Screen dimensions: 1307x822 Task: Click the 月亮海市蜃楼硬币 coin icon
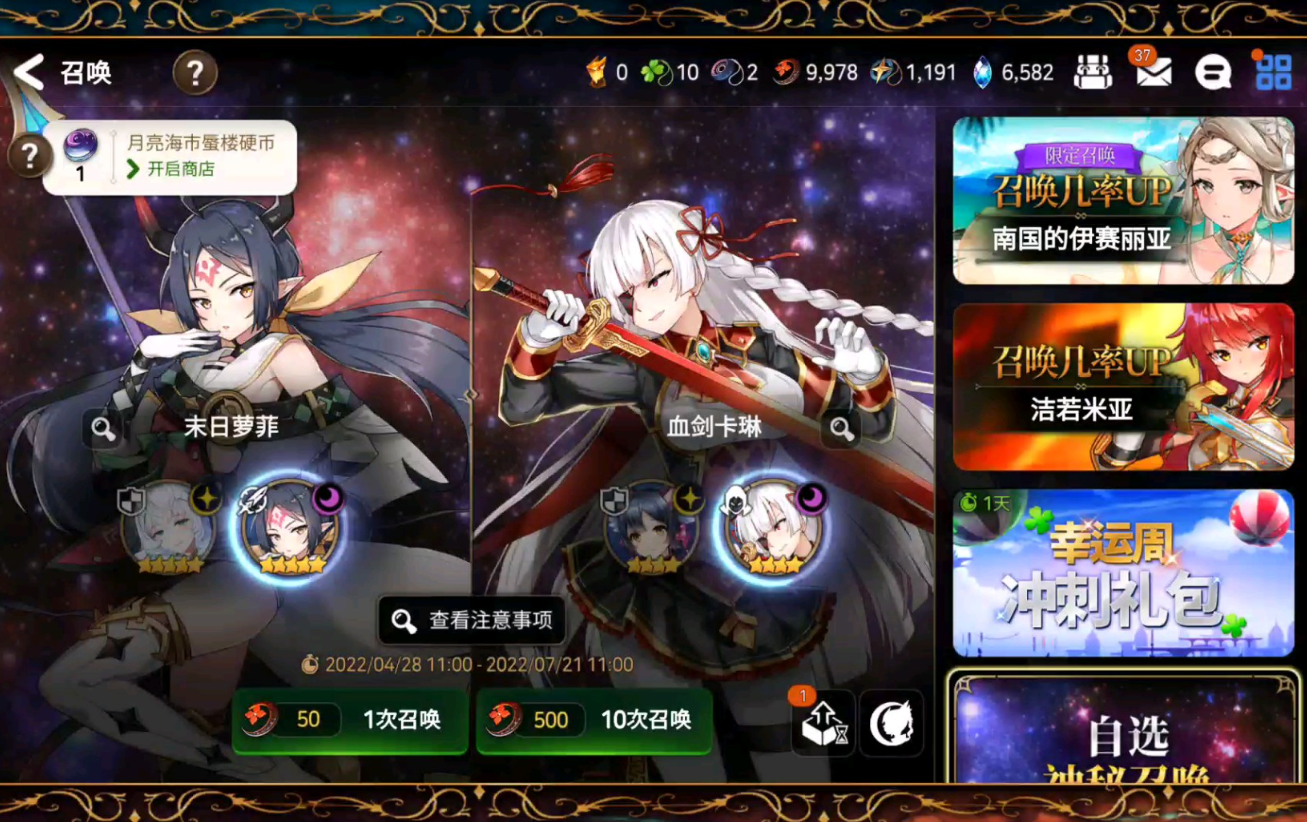coord(80,145)
